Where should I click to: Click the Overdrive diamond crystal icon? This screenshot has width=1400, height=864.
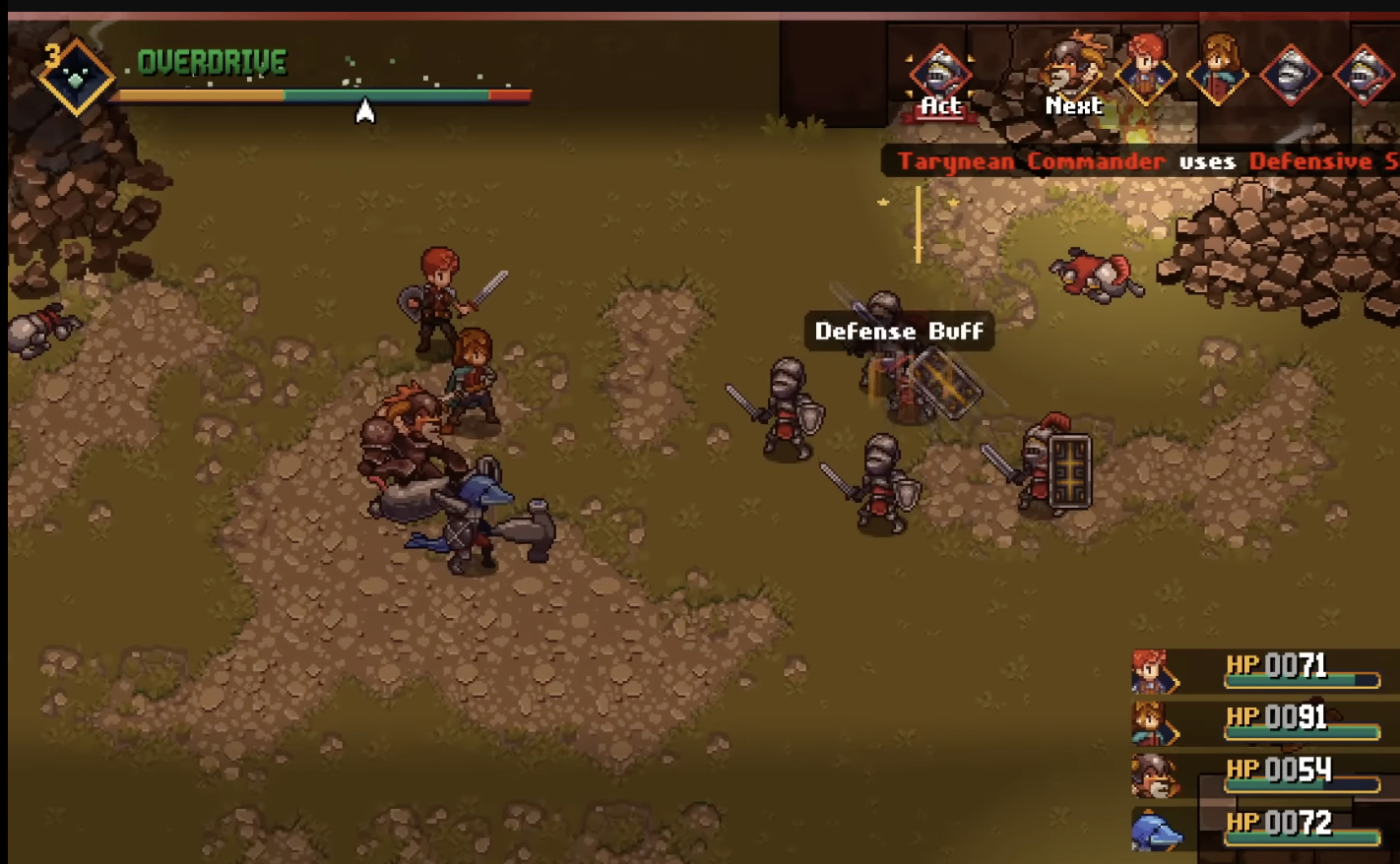click(75, 77)
